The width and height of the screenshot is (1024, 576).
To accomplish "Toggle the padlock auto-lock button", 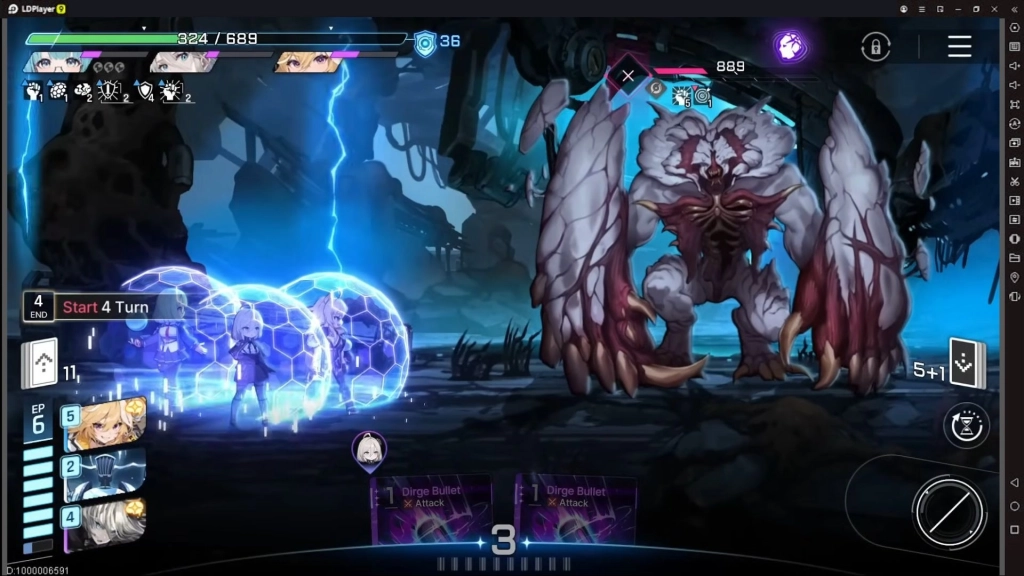I will coord(876,47).
